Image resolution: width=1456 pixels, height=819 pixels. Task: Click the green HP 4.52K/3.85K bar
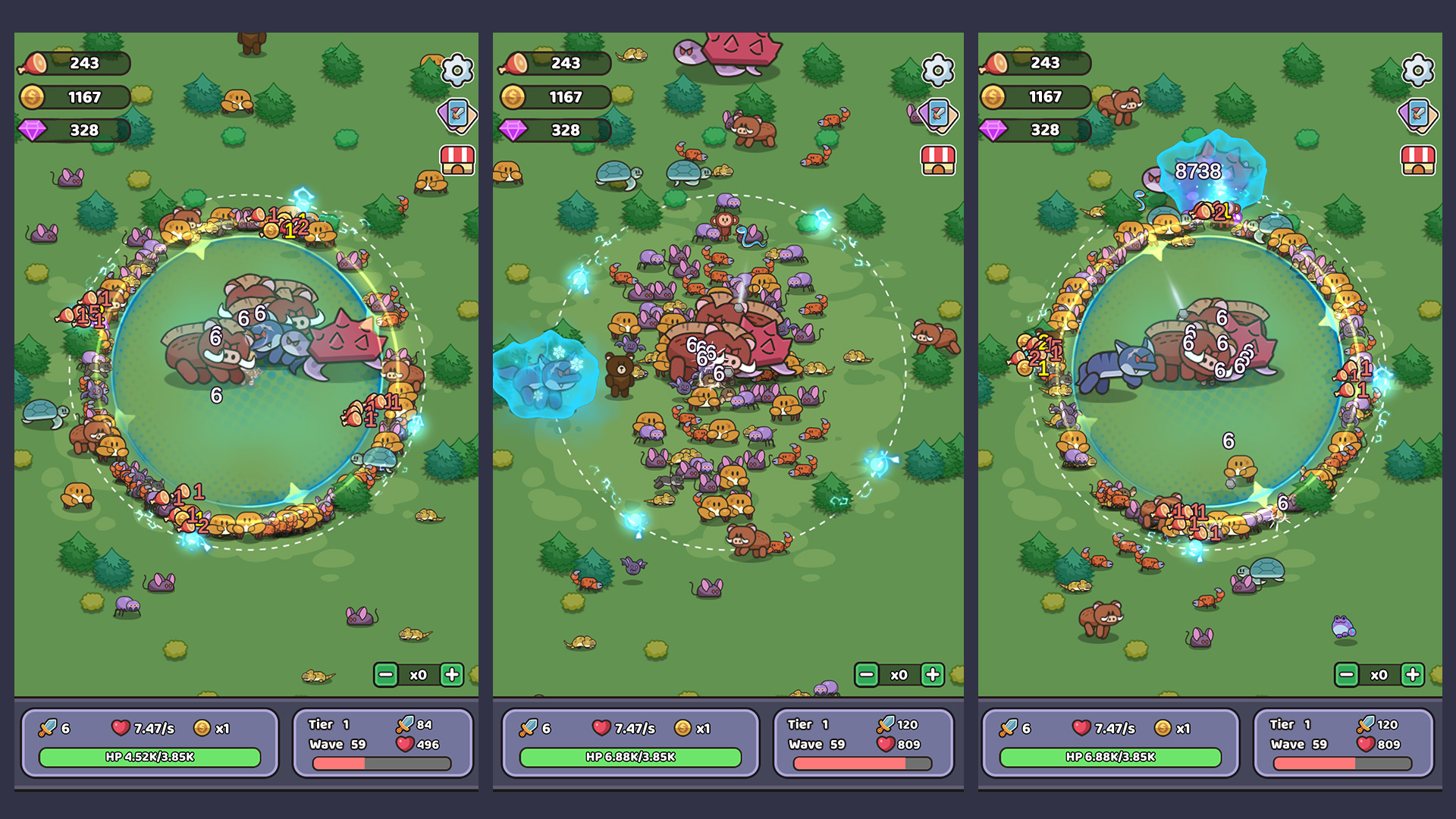click(149, 758)
